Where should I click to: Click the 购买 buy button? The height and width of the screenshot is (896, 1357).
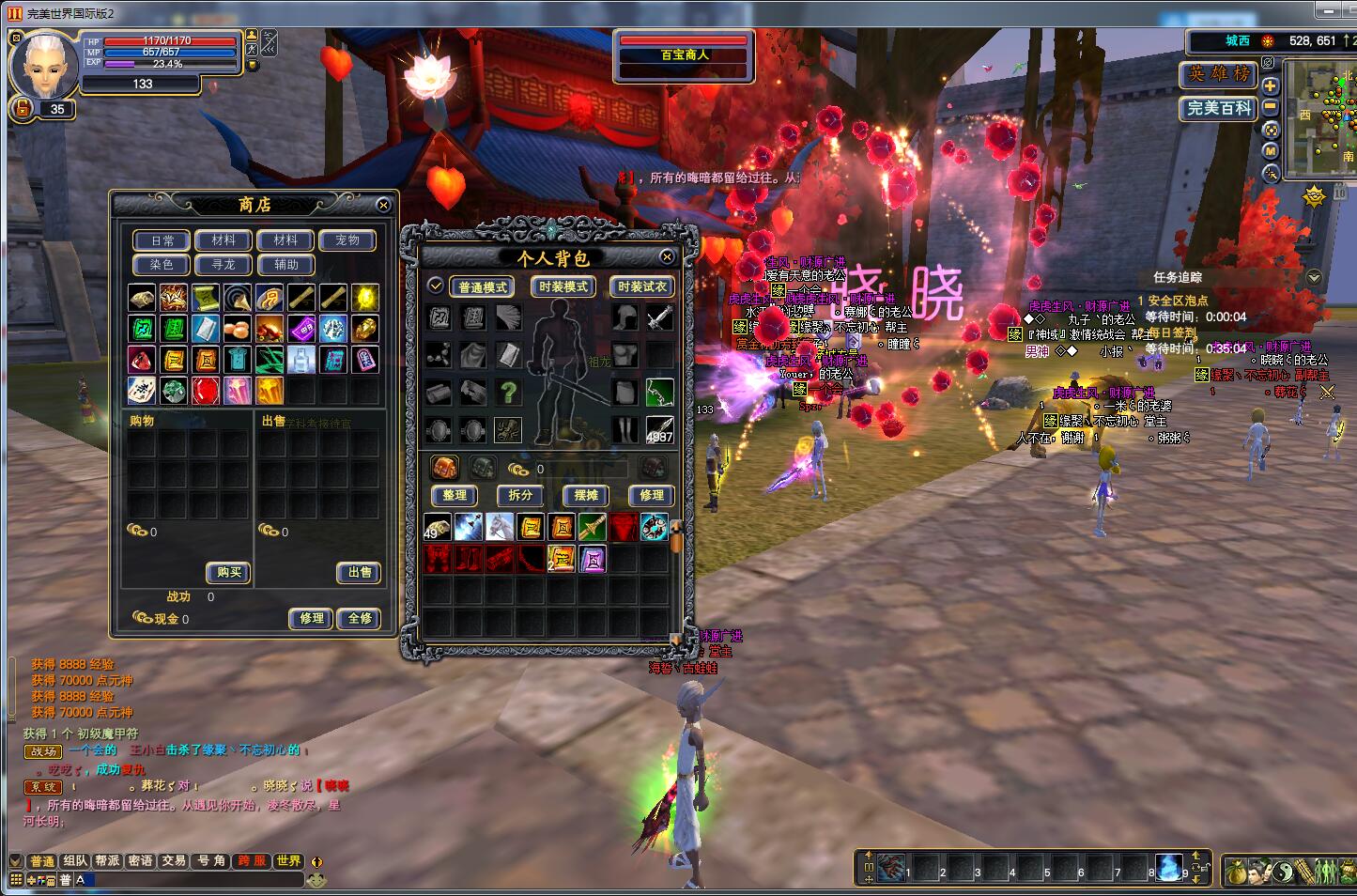pos(228,572)
